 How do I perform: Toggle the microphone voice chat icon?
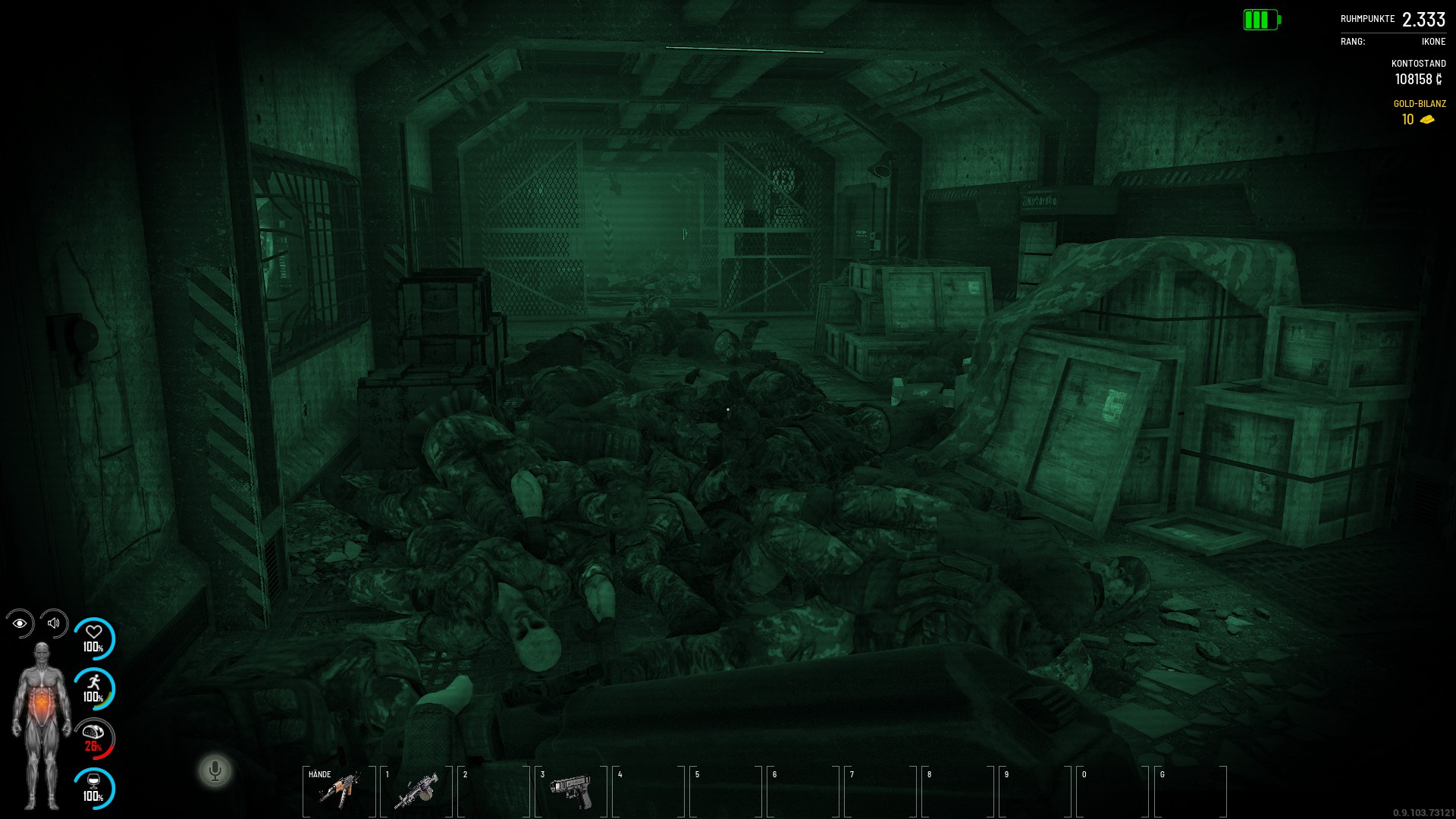215,771
